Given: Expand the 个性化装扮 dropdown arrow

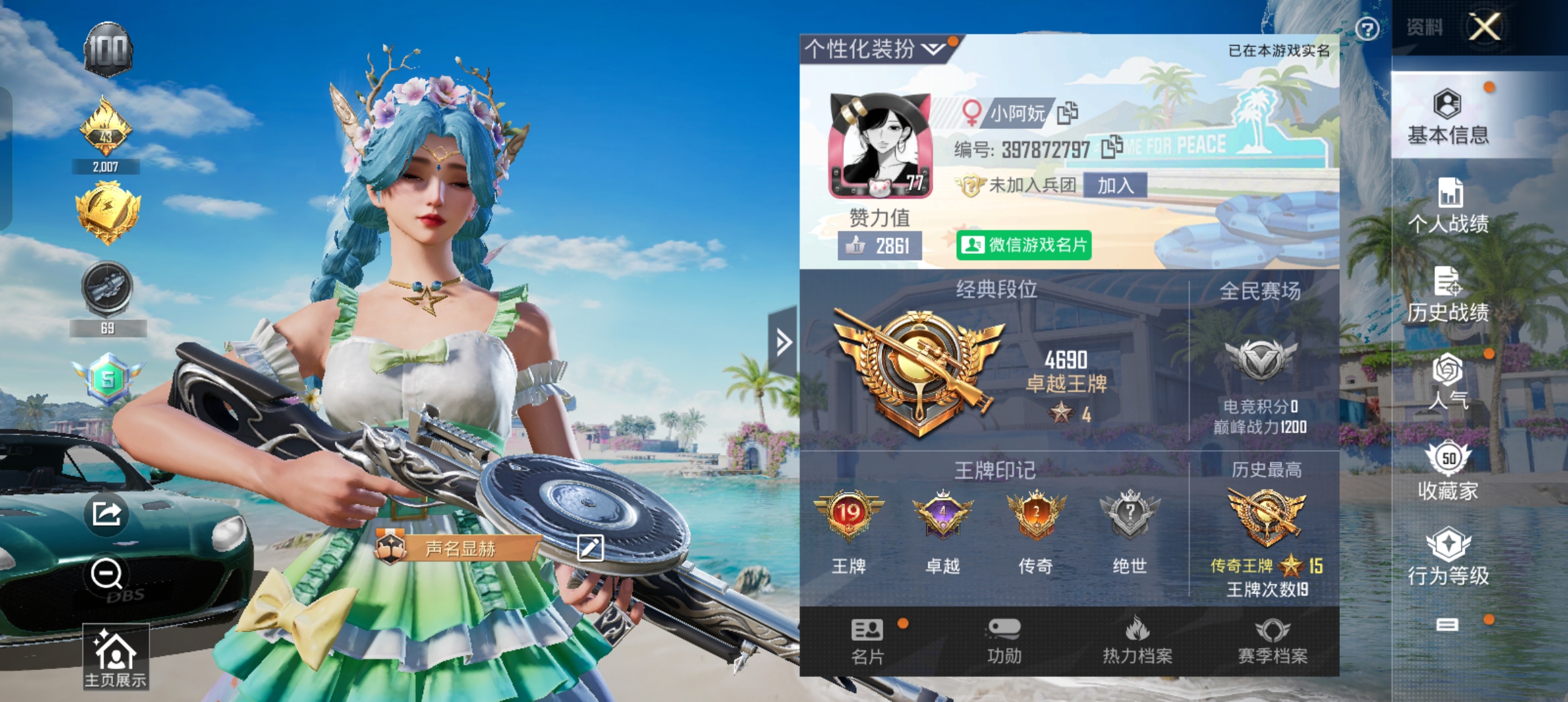Looking at the screenshot, I should (934, 47).
